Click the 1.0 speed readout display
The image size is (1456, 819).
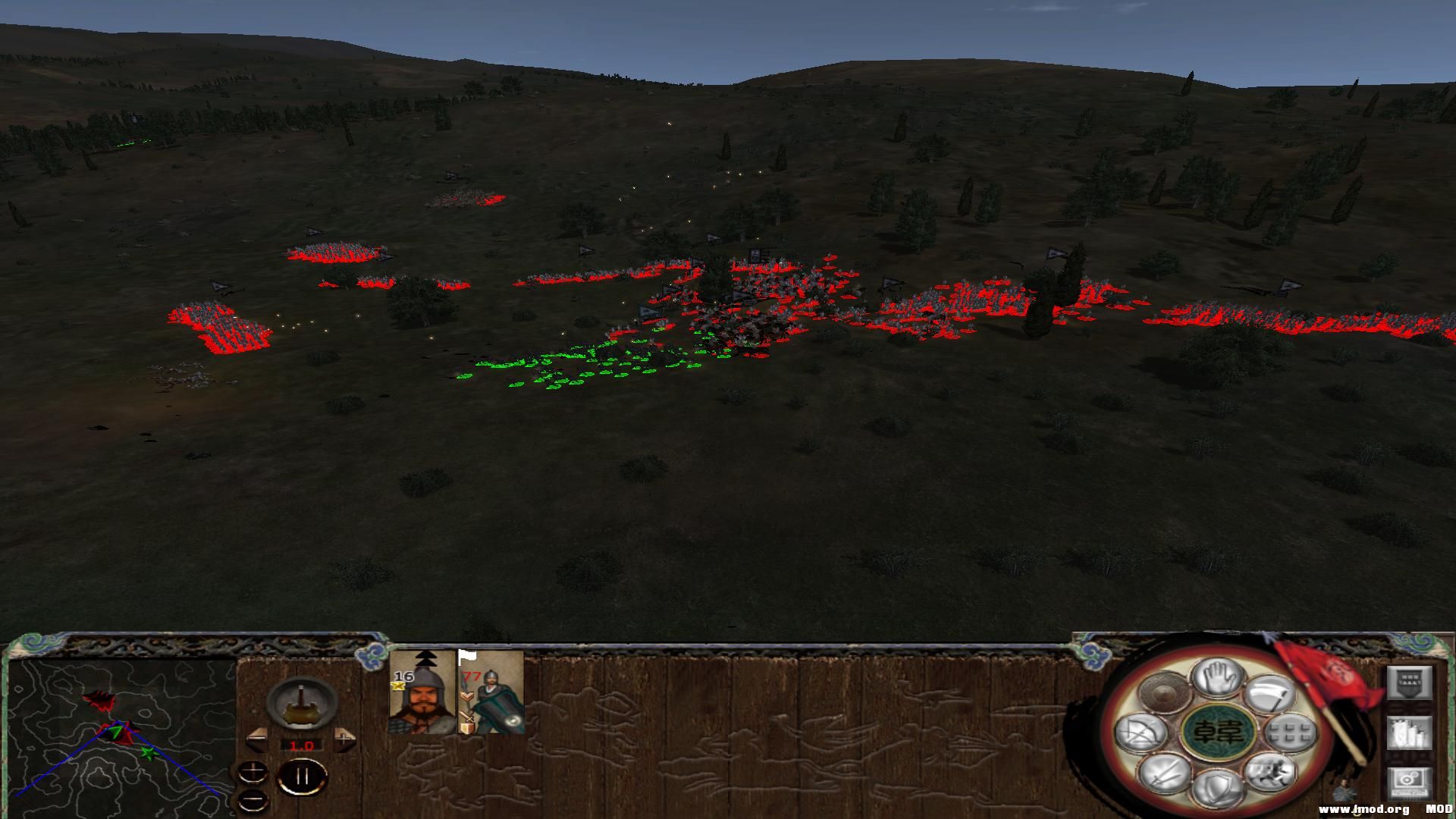(x=301, y=745)
